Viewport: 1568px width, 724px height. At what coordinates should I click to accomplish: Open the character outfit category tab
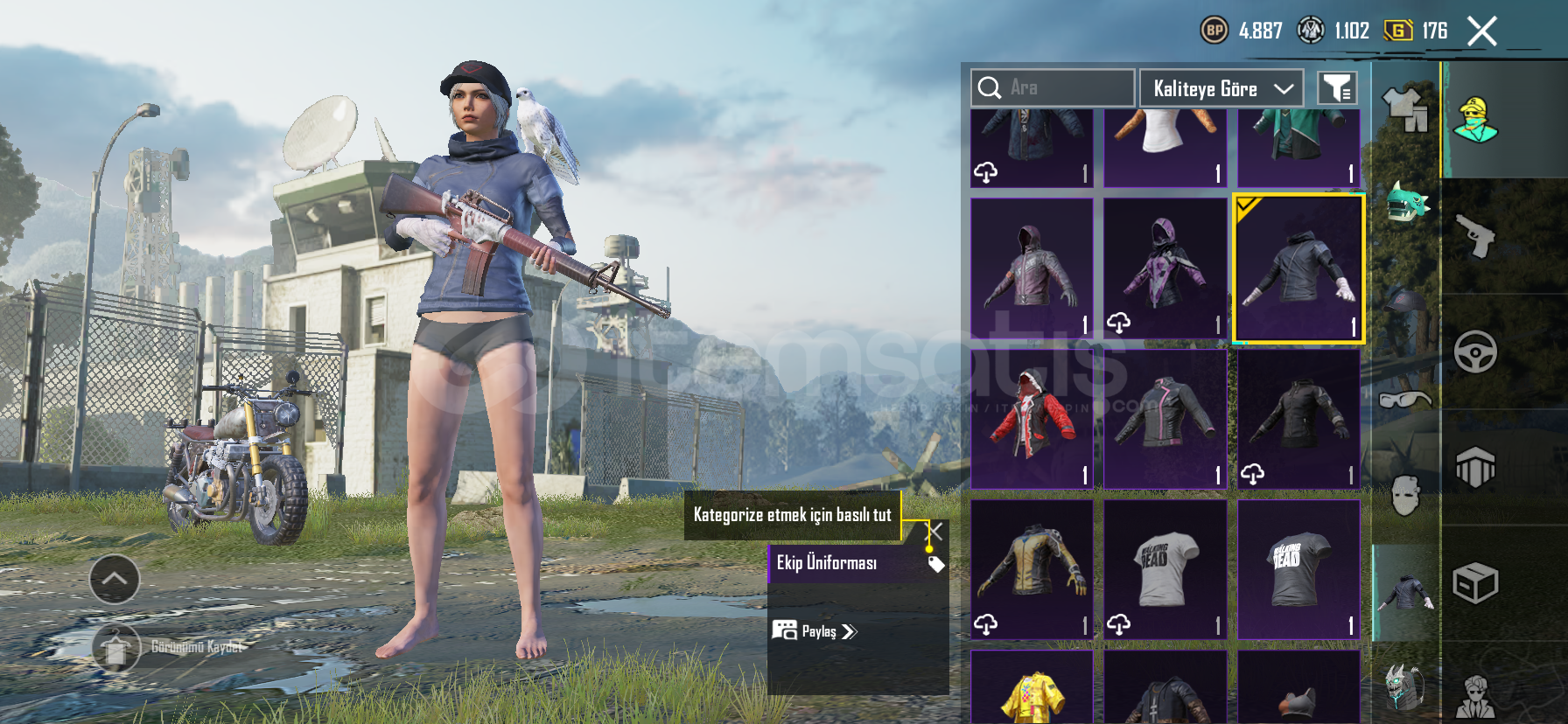click(x=1475, y=119)
